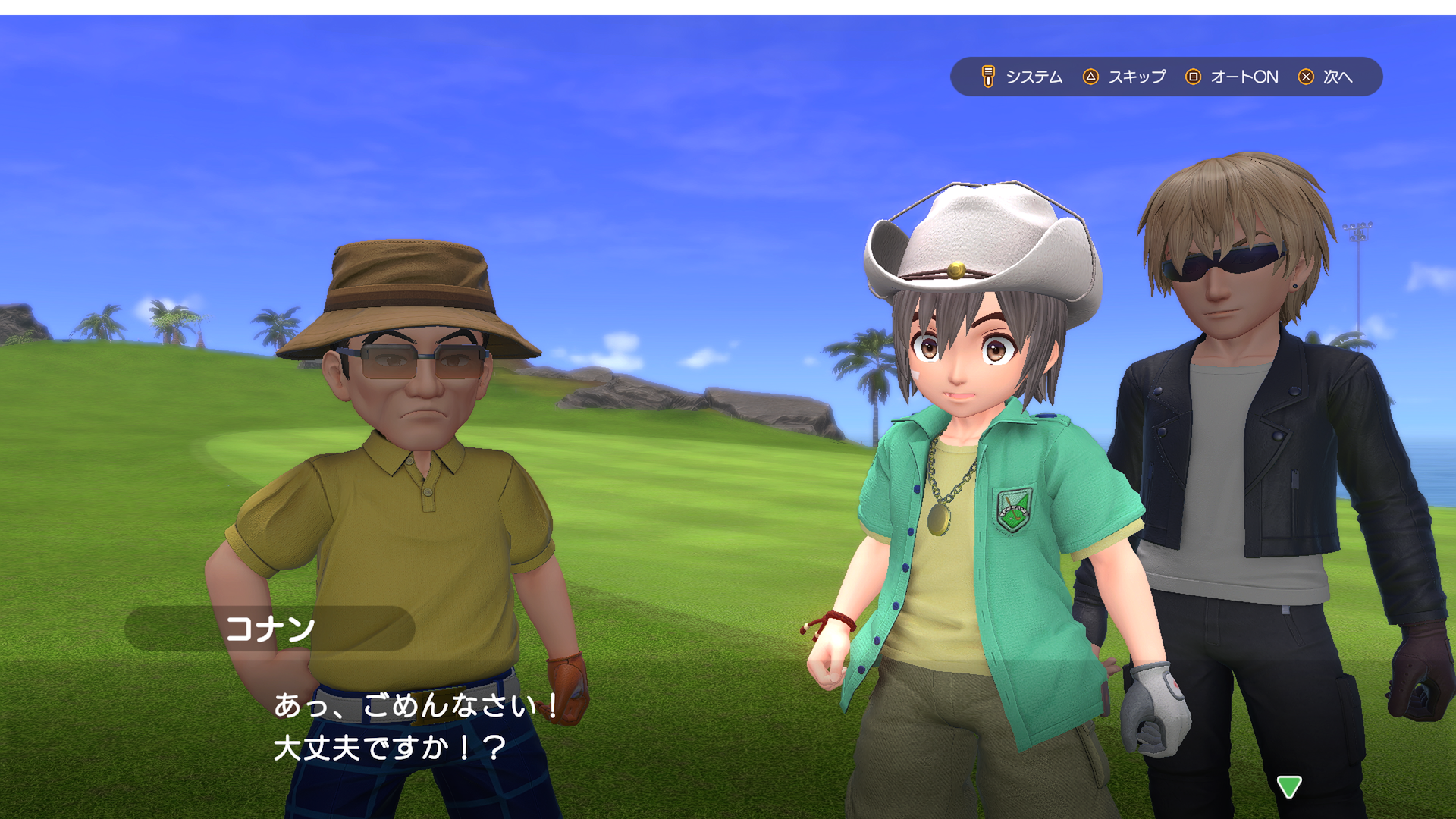
Task: Tap the controller glyph in the top toolbar
Action: (987, 76)
